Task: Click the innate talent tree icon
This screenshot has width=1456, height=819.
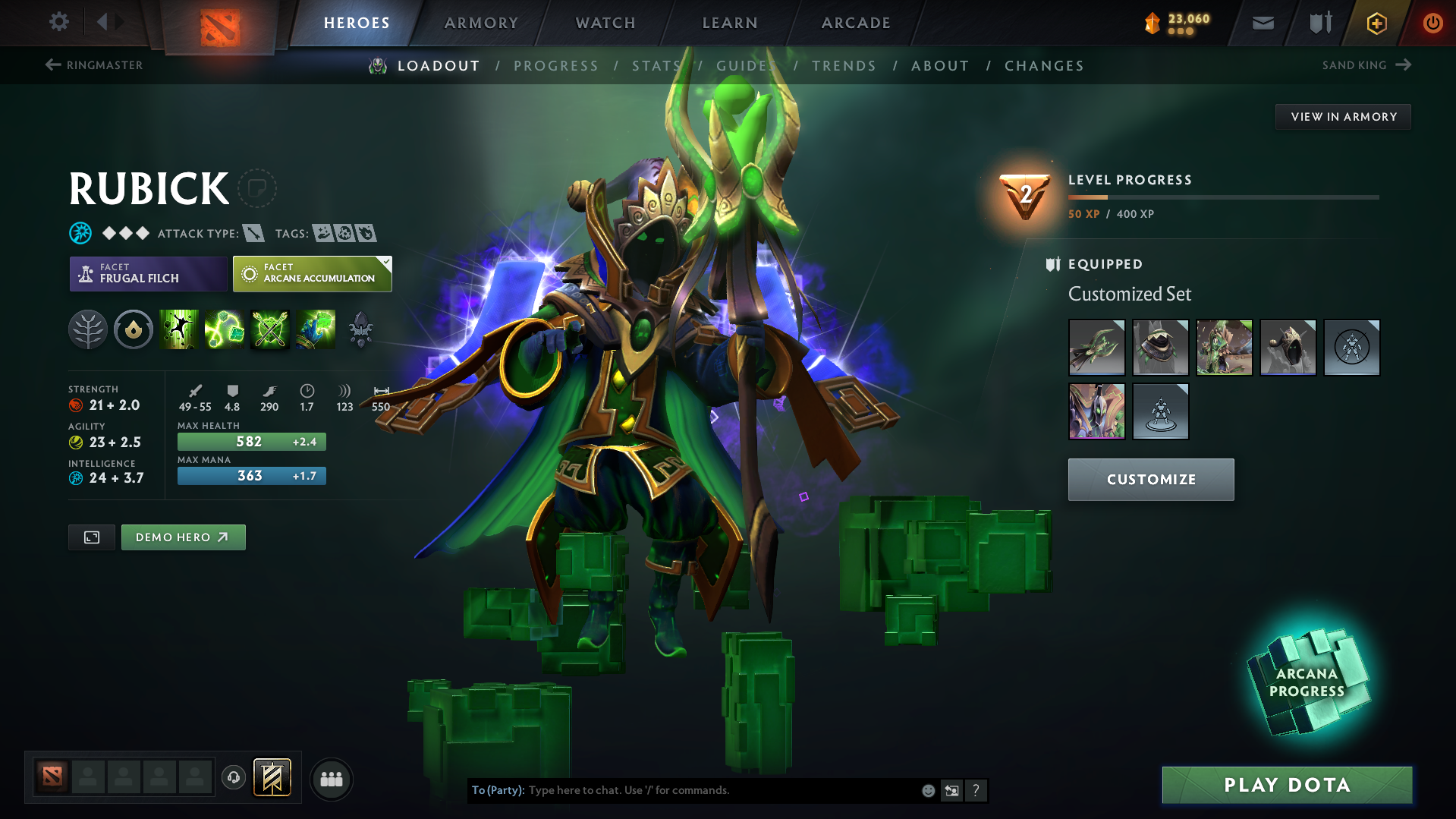Action: point(88,329)
